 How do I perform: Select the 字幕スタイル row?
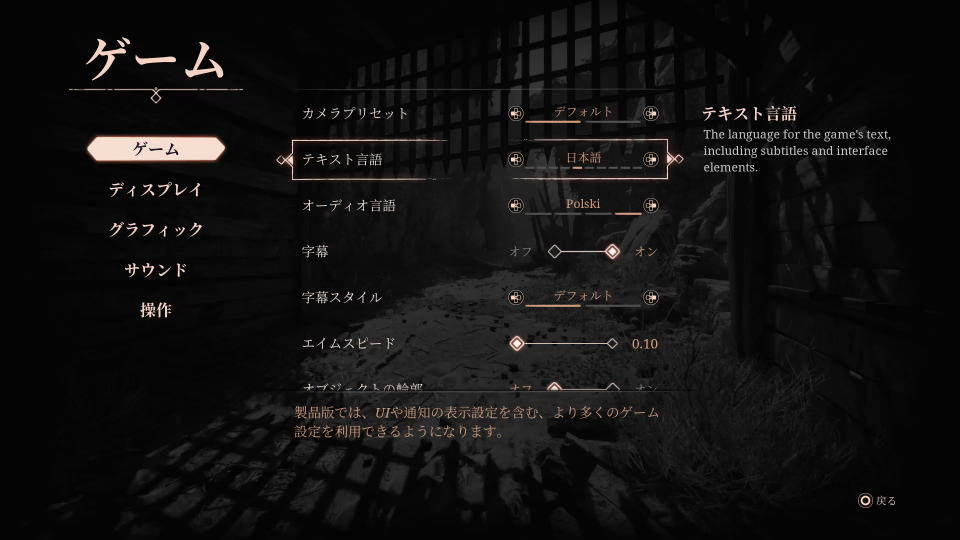click(x=342, y=298)
